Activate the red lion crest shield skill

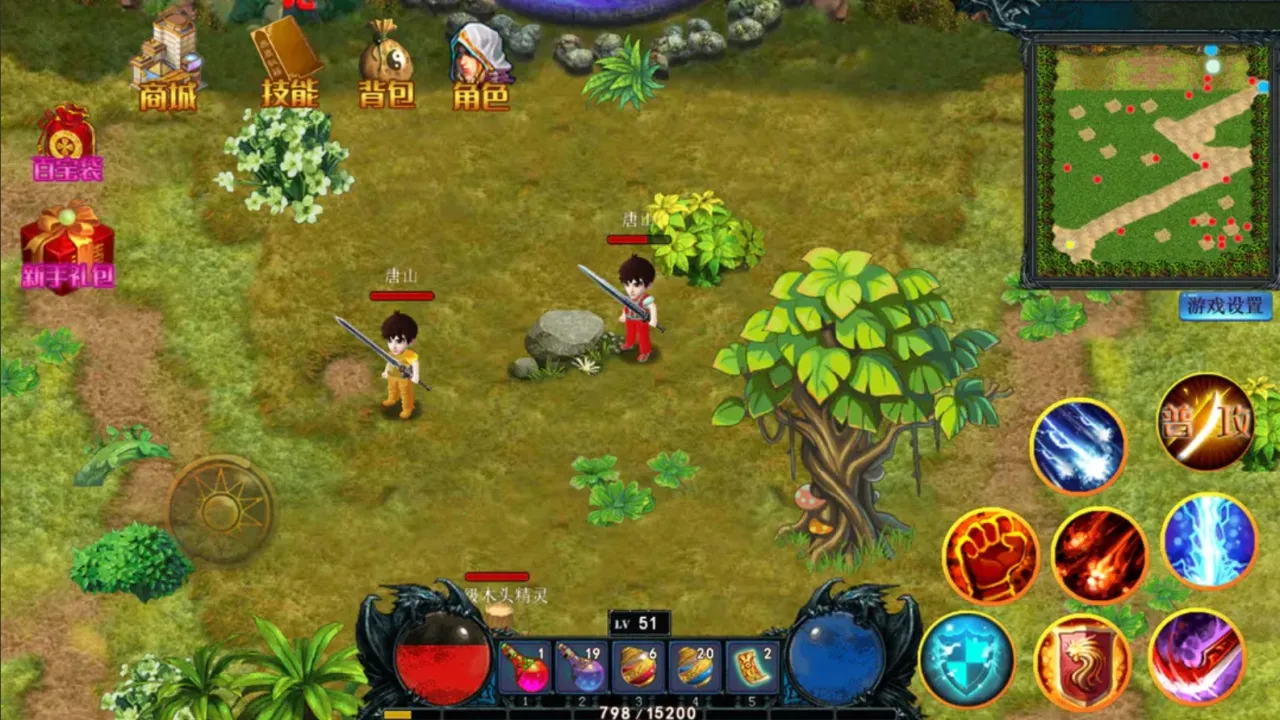pos(1082,662)
